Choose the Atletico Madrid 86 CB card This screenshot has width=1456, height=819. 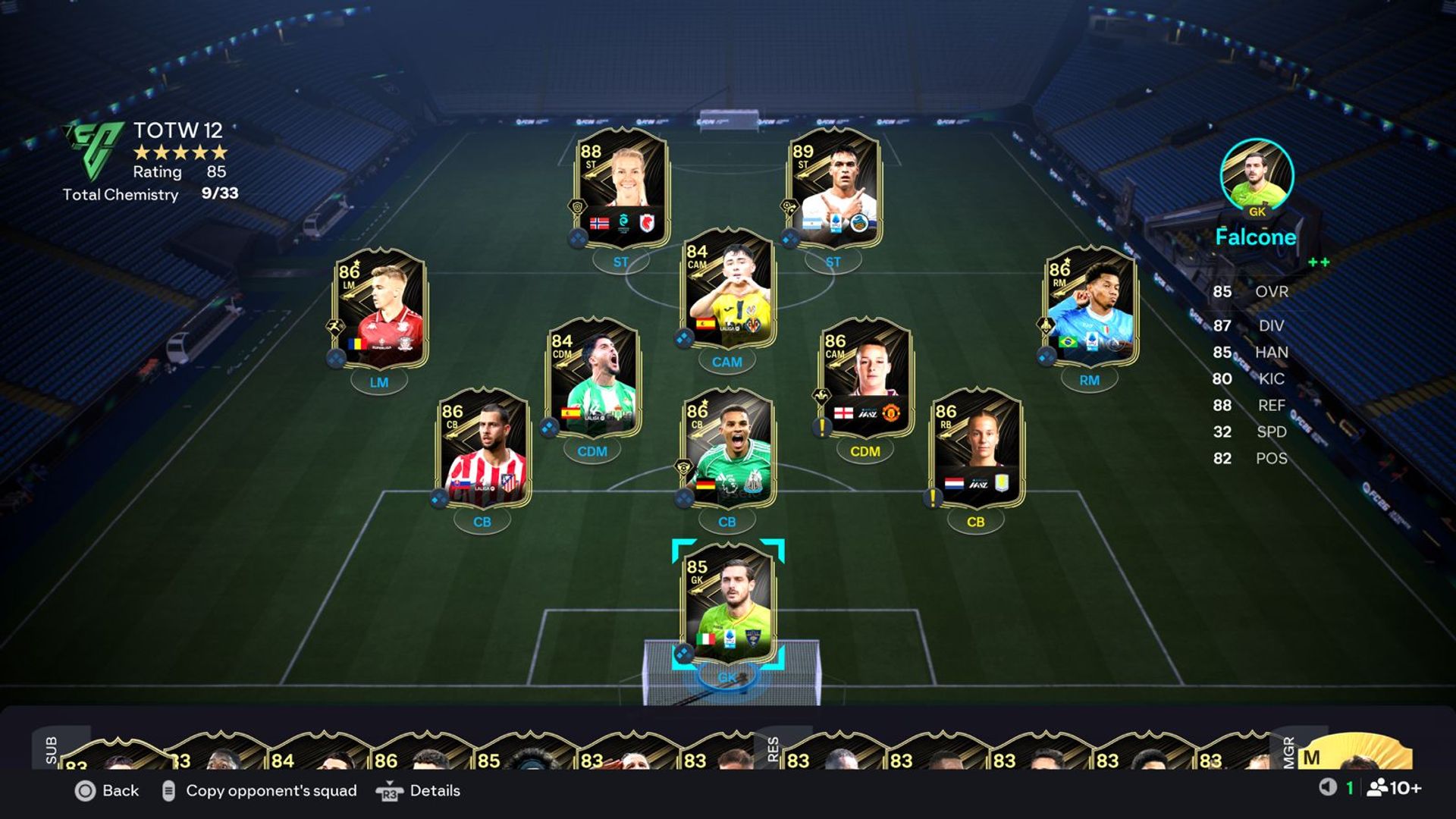click(483, 447)
